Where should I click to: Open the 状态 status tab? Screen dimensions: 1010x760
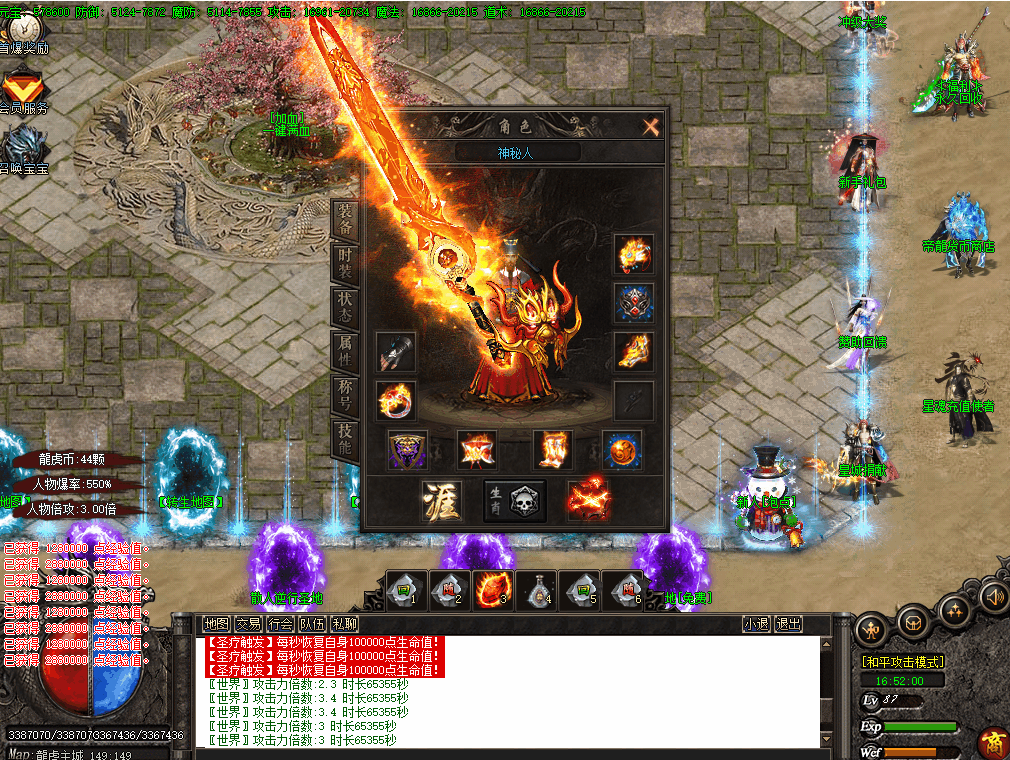344,306
